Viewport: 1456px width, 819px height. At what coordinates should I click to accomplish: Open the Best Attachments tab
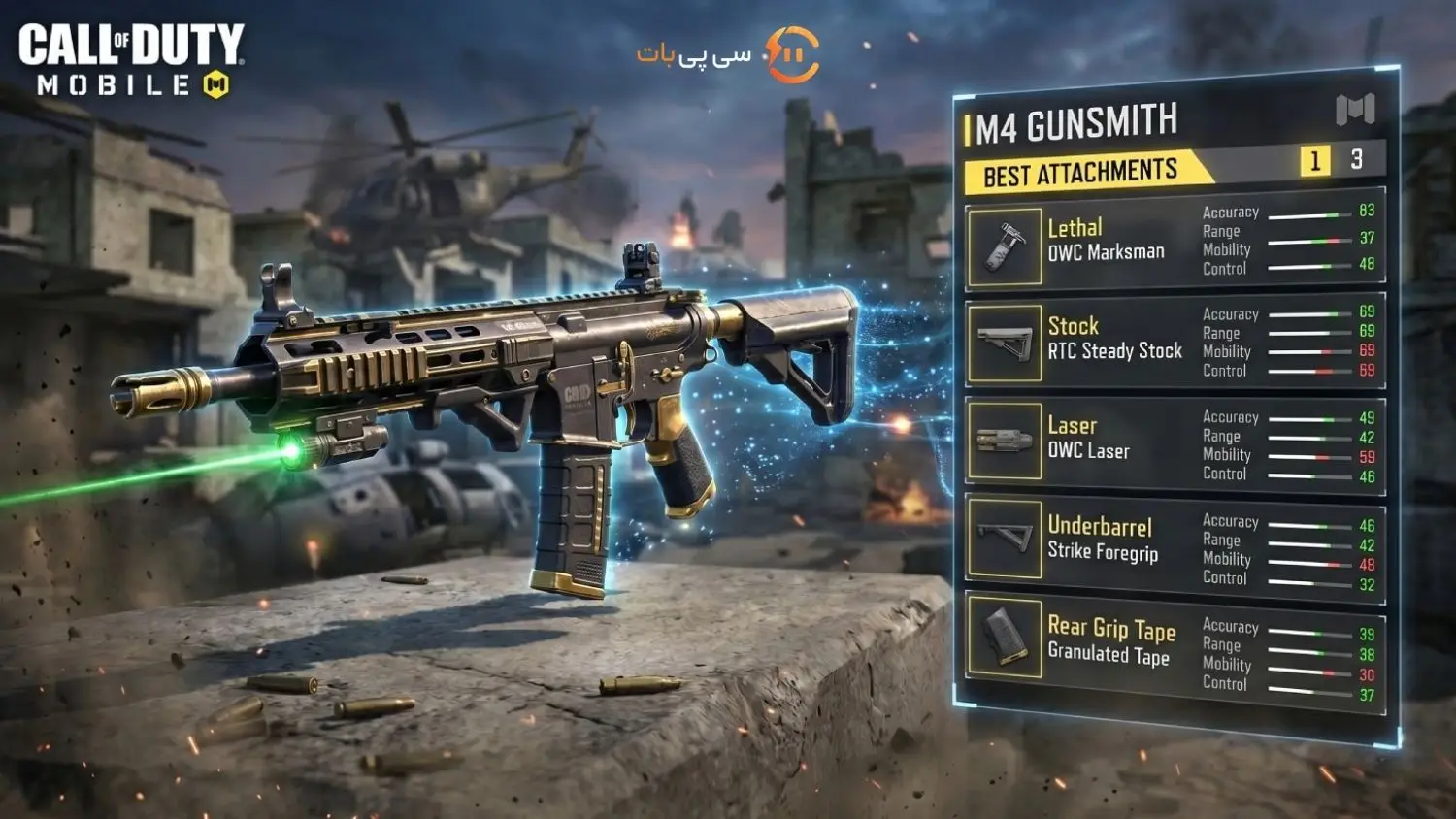[x=1080, y=174]
